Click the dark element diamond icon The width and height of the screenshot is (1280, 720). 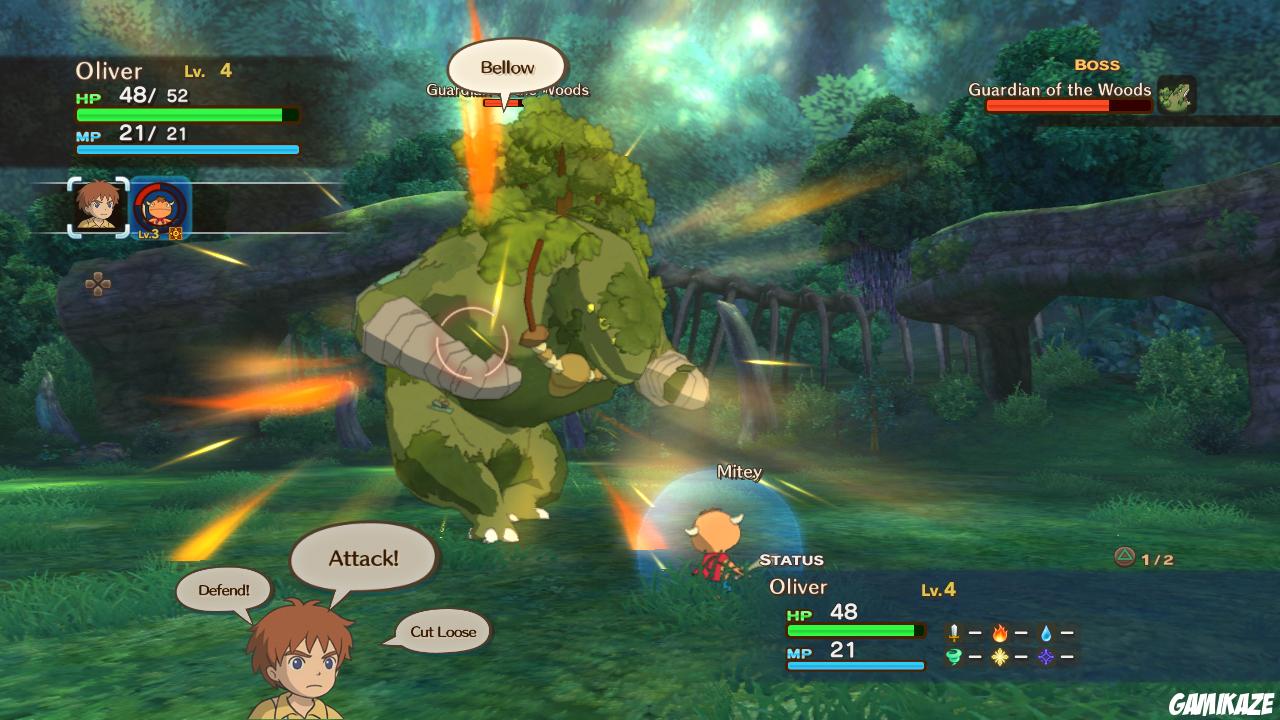point(1046,657)
